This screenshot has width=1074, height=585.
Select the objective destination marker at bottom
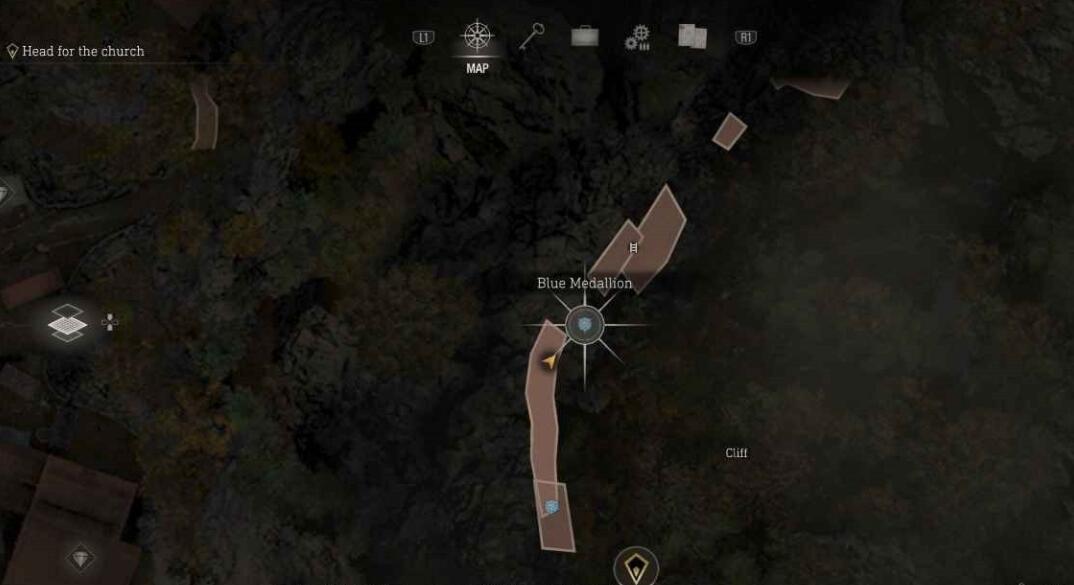(635, 568)
